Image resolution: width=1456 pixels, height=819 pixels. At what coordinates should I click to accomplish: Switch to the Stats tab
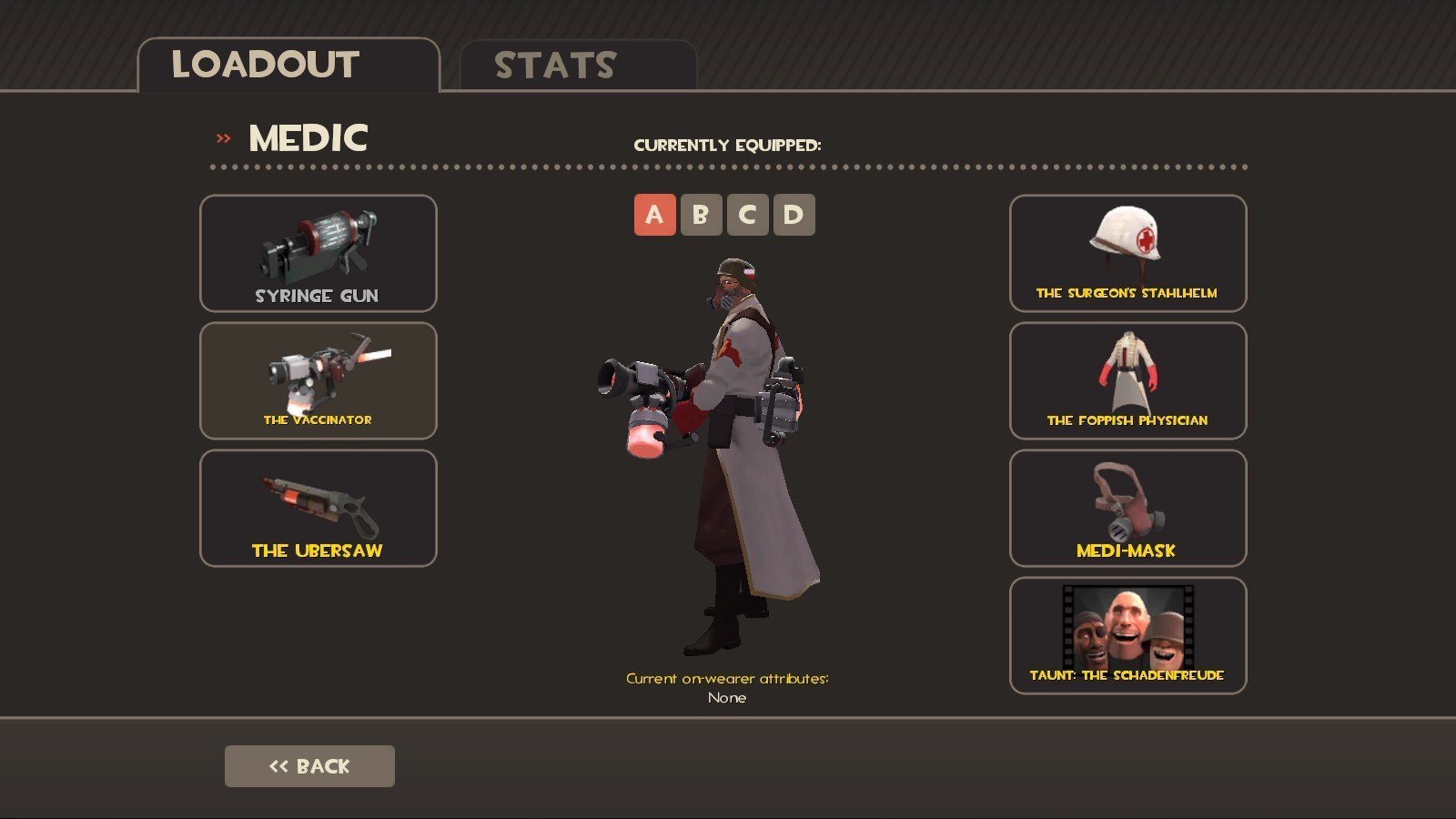(578, 66)
